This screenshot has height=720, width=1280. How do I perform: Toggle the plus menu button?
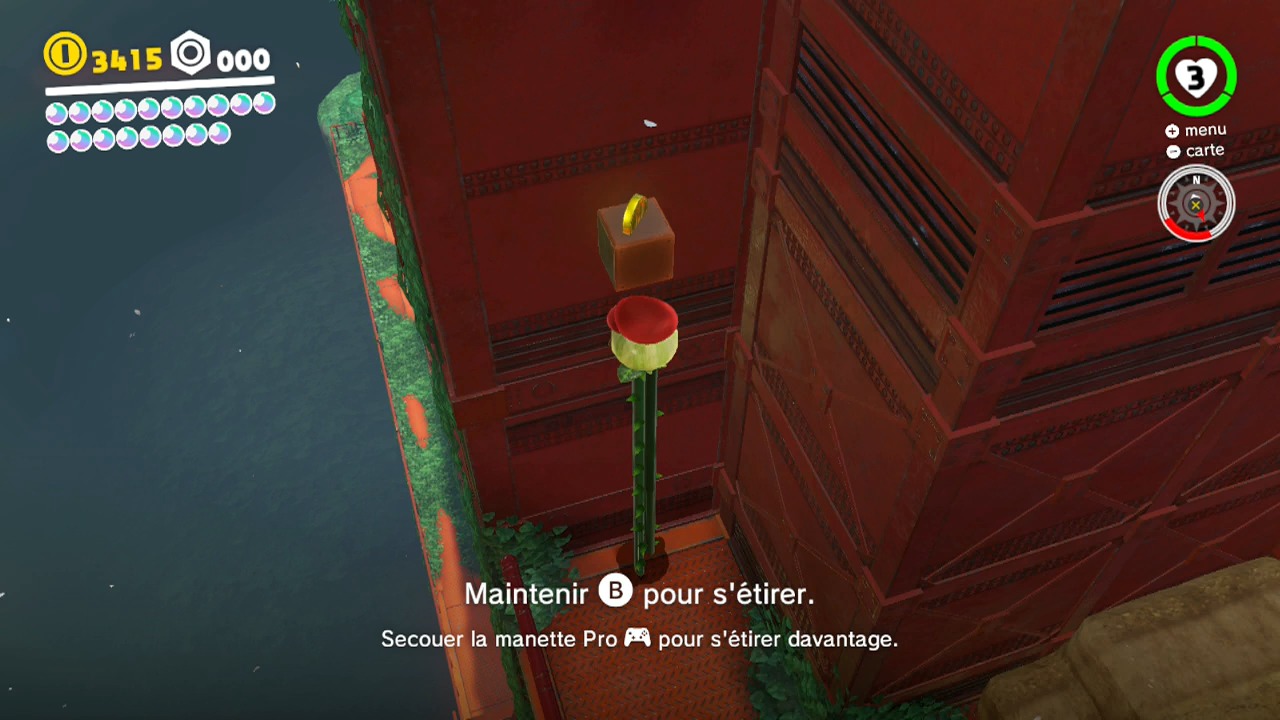[x=1171, y=130]
